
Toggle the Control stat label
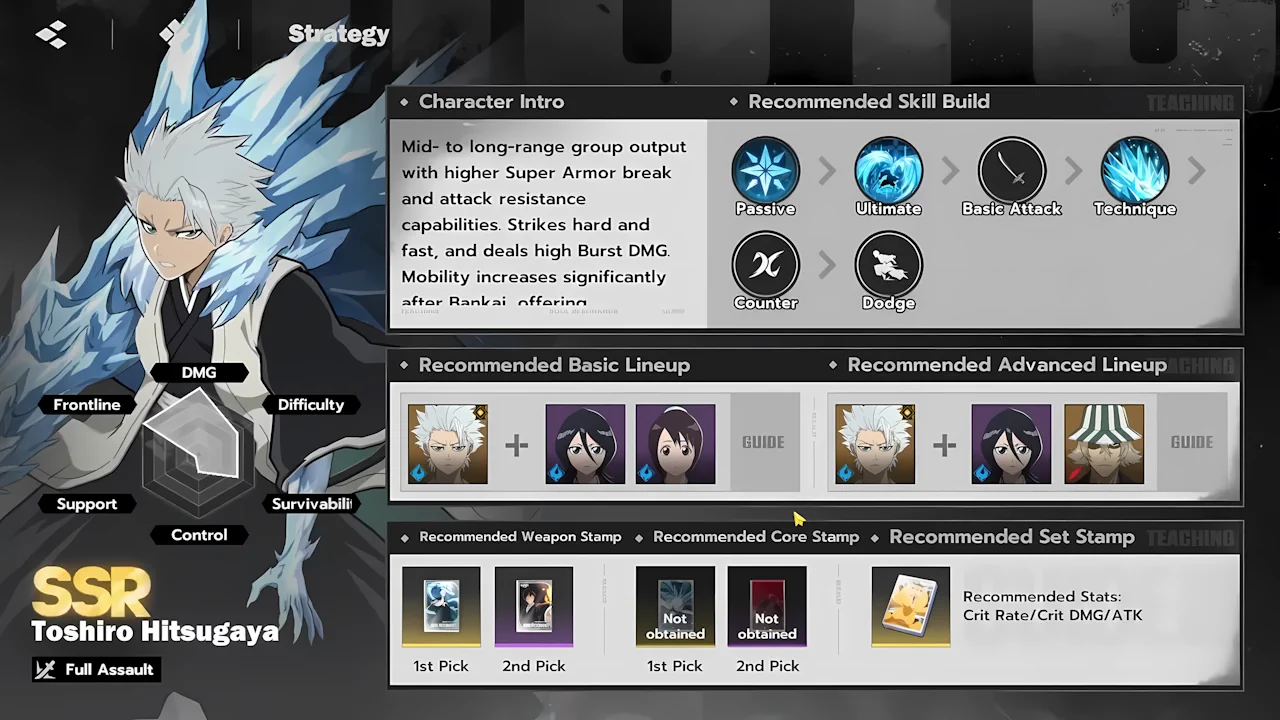click(x=198, y=535)
